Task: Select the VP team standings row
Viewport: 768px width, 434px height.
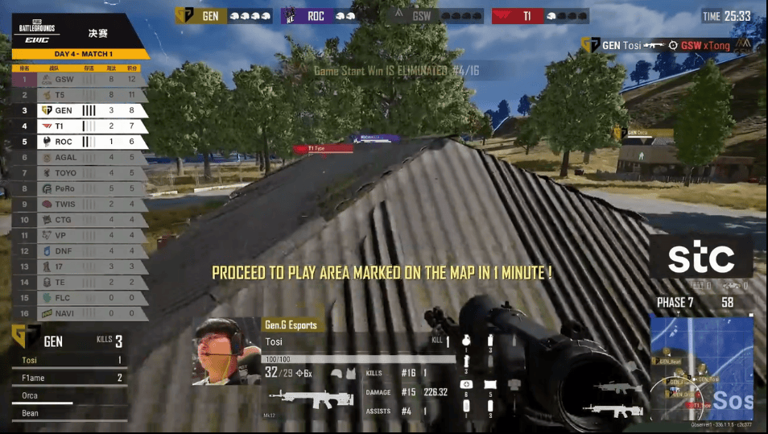Action: (79, 235)
